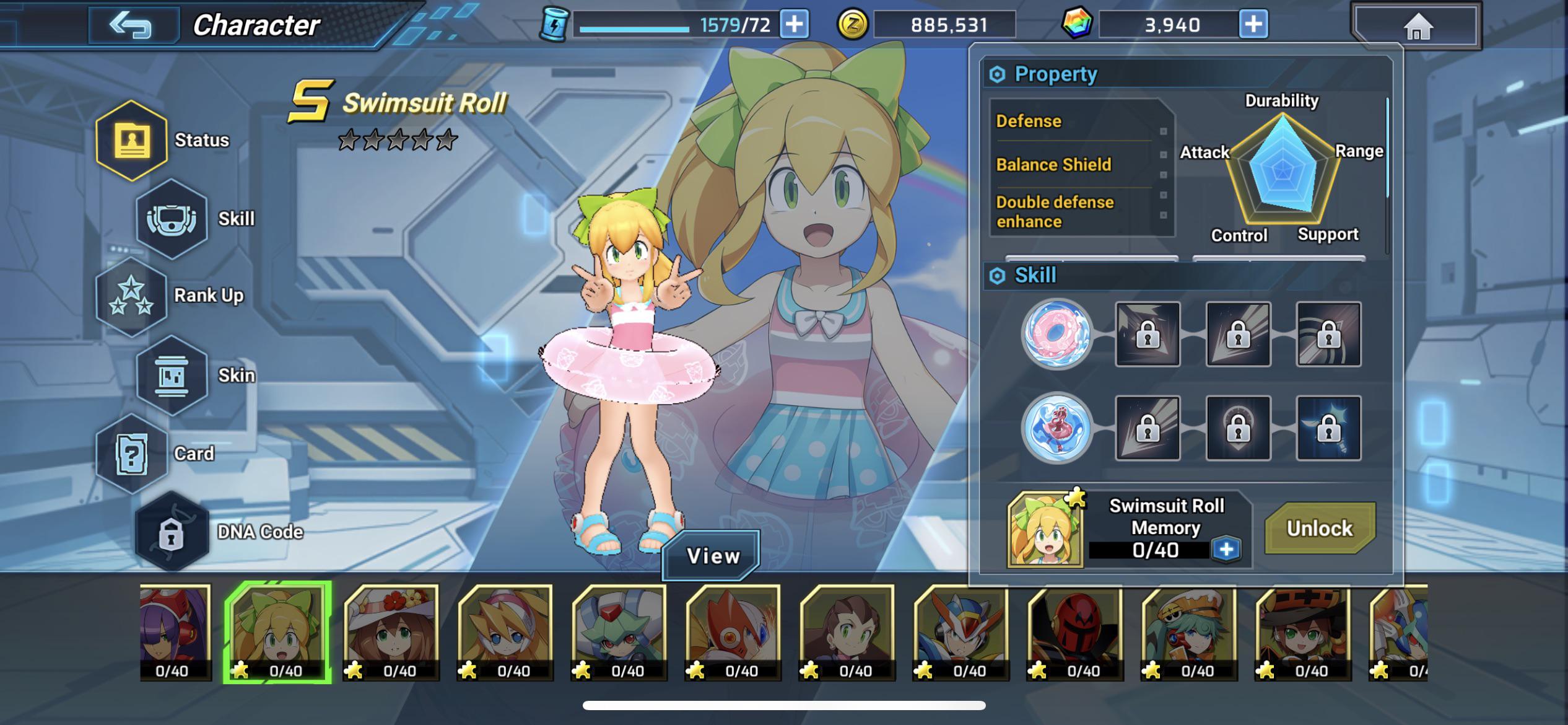
Task: Add Swimsuit Roll Memory with plus
Action: pyautogui.click(x=1226, y=550)
